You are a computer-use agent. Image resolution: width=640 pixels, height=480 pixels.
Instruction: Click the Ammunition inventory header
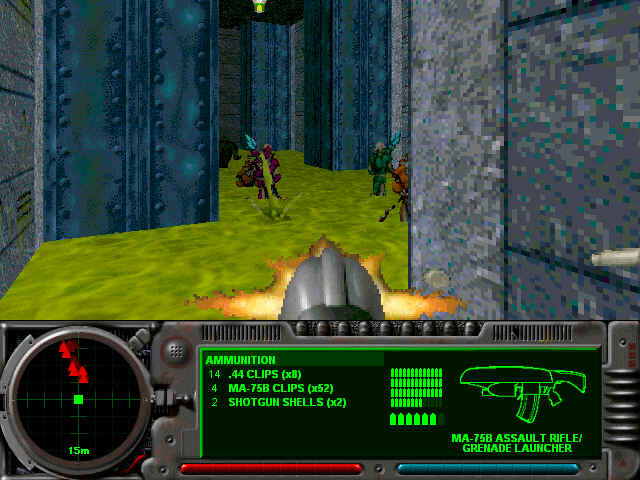pyautogui.click(x=241, y=360)
